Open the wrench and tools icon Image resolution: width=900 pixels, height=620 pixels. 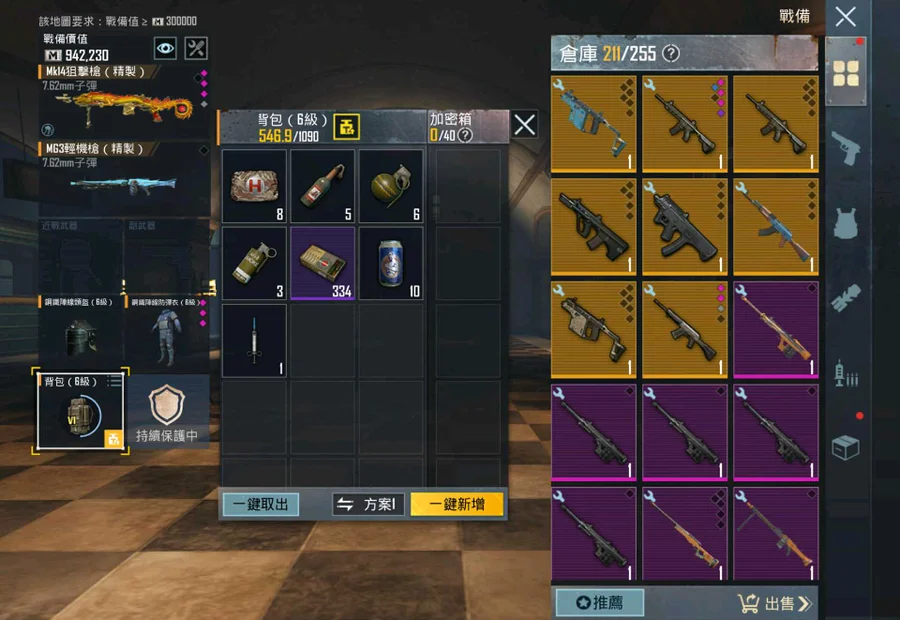197,48
